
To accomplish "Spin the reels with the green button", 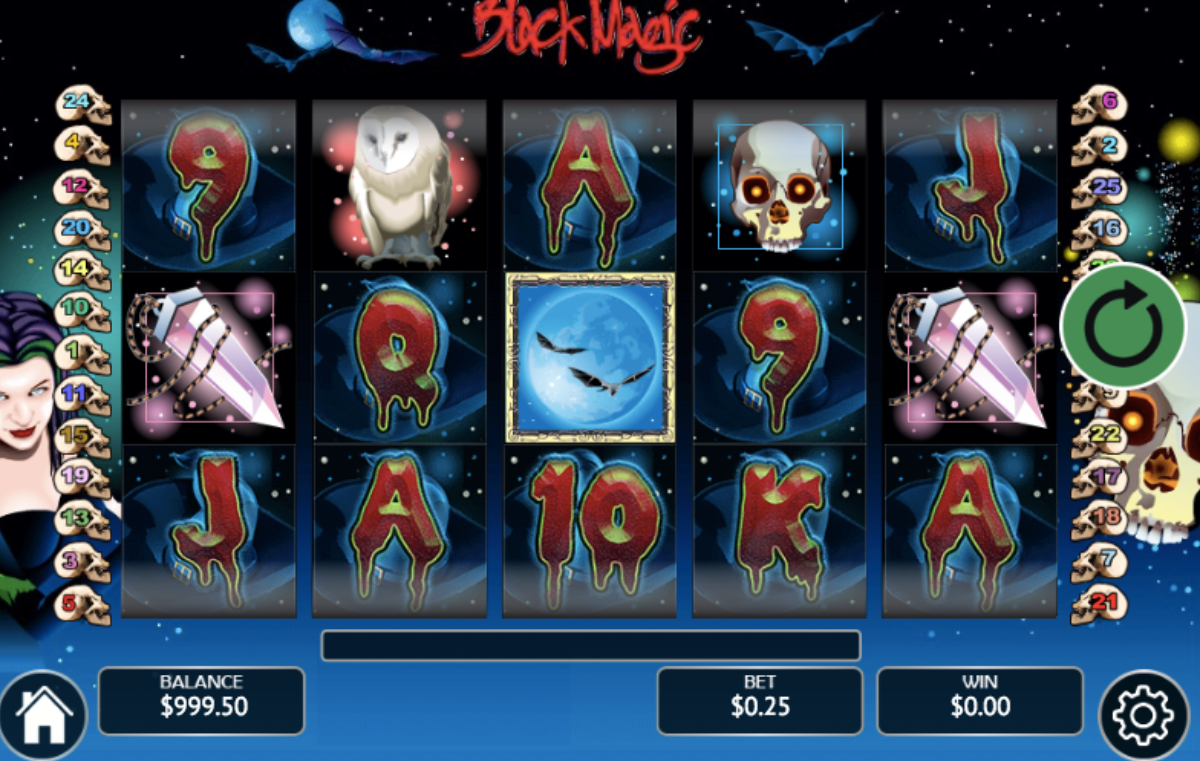I will click(x=1123, y=324).
